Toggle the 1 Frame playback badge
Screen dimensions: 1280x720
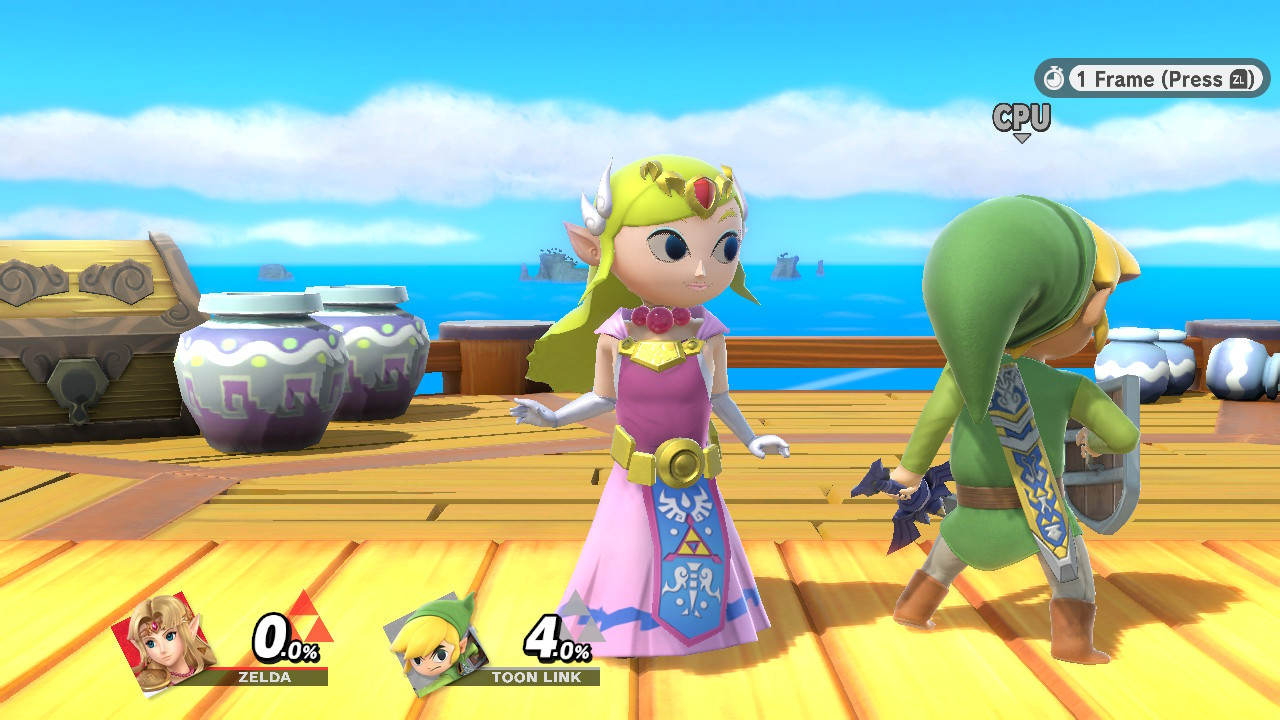pyautogui.click(x=1150, y=78)
